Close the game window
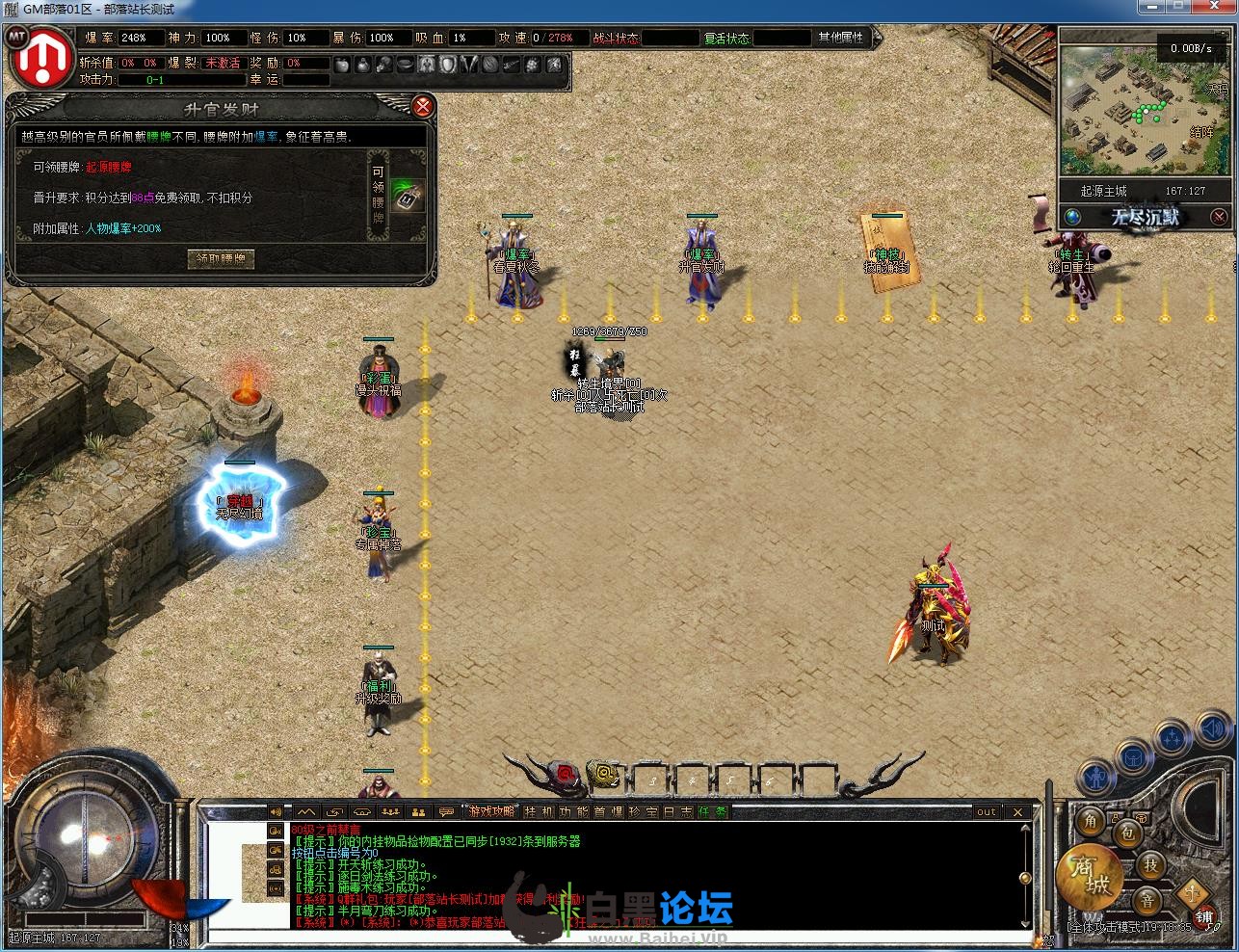The width and height of the screenshot is (1239, 952). pyautogui.click(x=1216, y=9)
